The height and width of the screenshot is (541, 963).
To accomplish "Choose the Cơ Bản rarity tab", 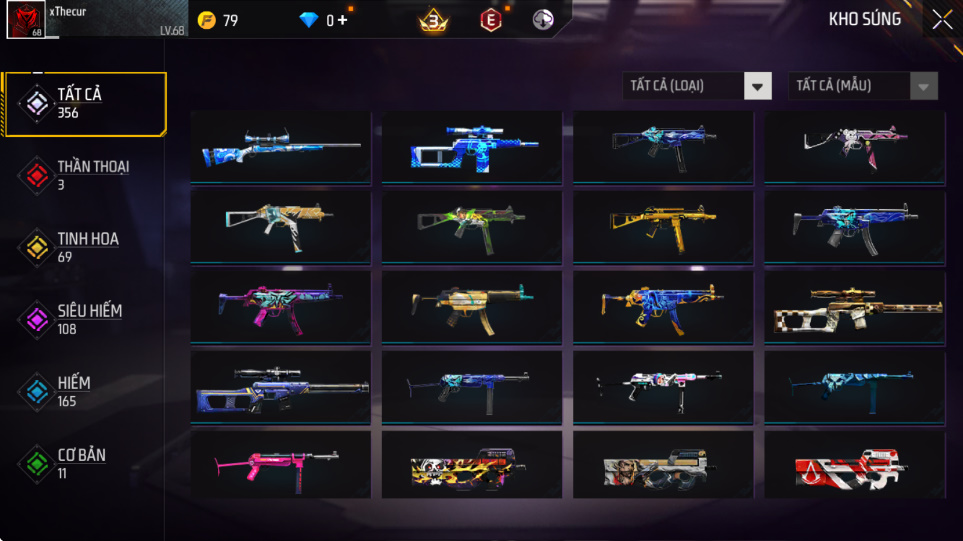I will click(x=84, y=463).
